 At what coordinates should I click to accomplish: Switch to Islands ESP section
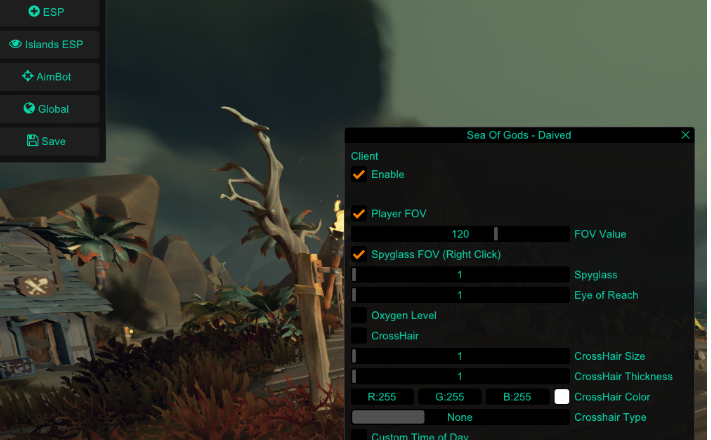pos(46,44)
